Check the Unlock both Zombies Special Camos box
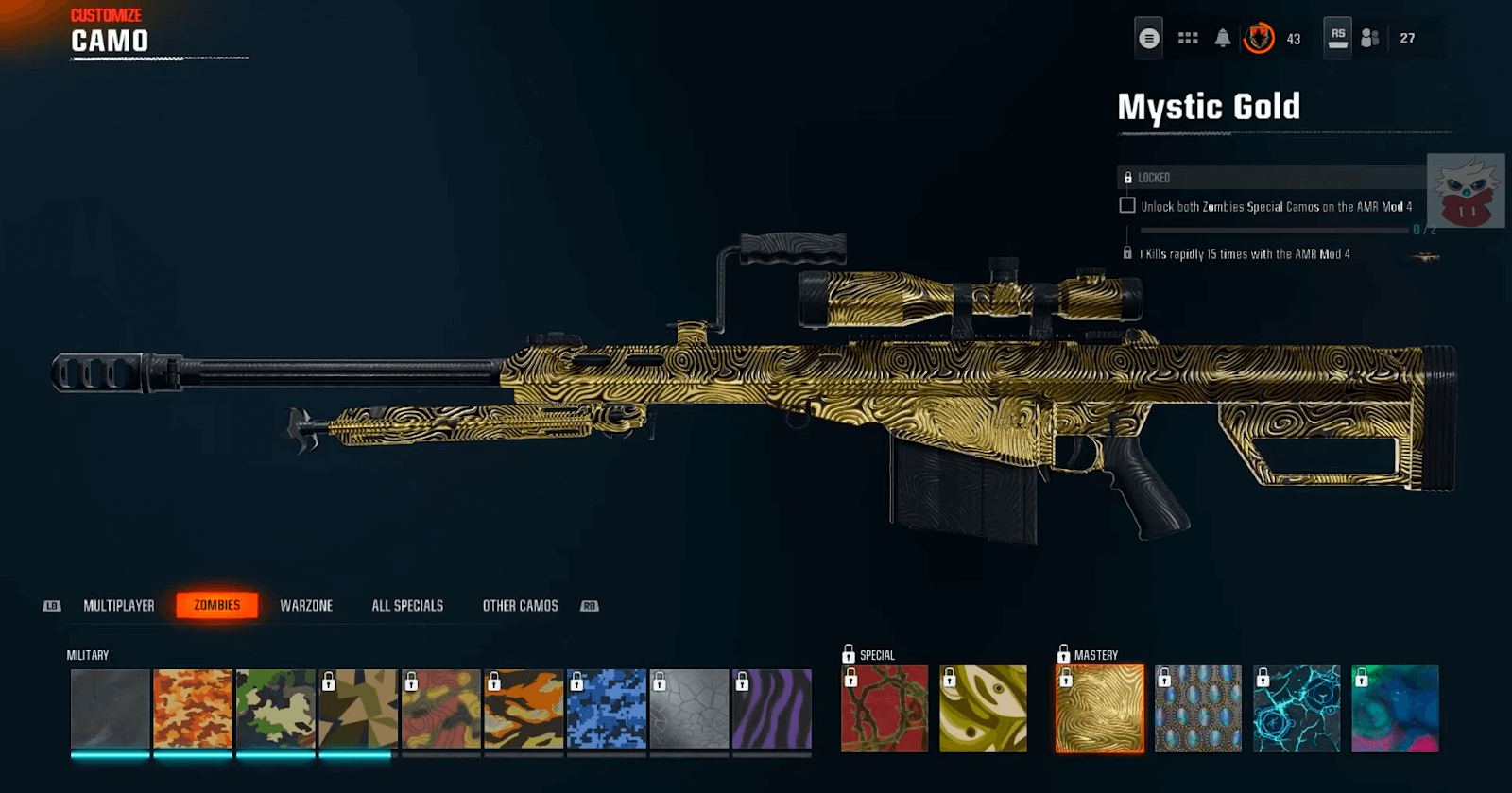The height and width of the screenshot is (793, 1512). click(1127, 206)
